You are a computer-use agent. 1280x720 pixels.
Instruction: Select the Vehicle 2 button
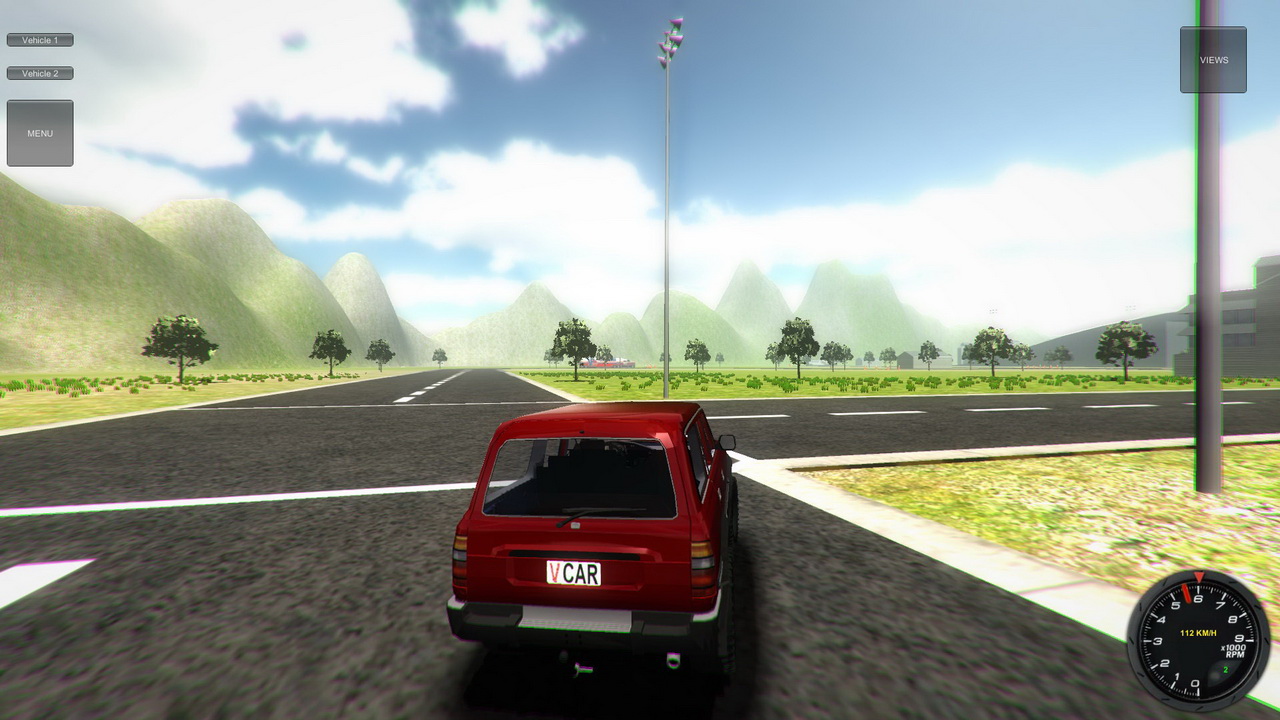39,72
